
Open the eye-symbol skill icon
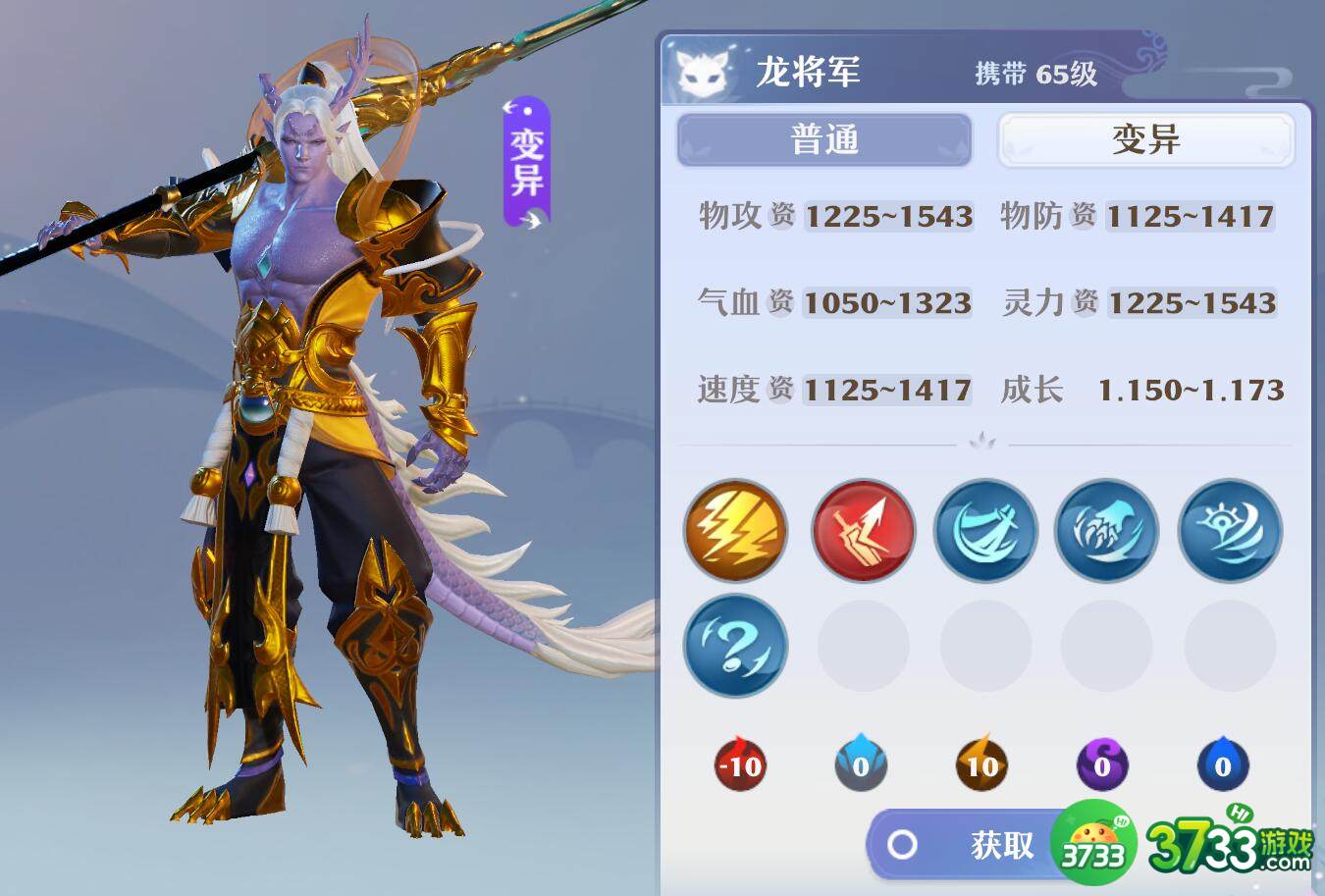(x=1229, y=530)
